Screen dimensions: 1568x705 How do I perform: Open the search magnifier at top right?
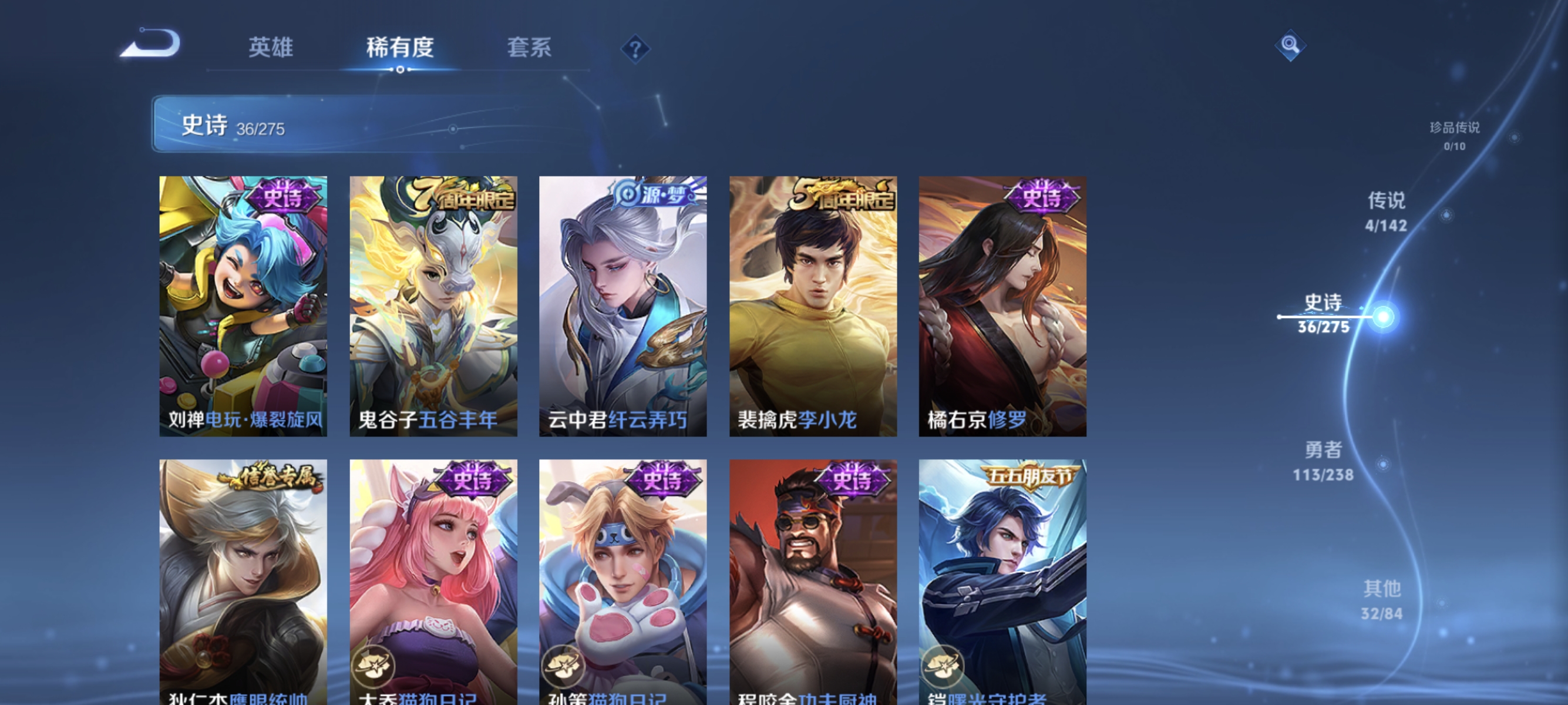tap(1291, 46)
